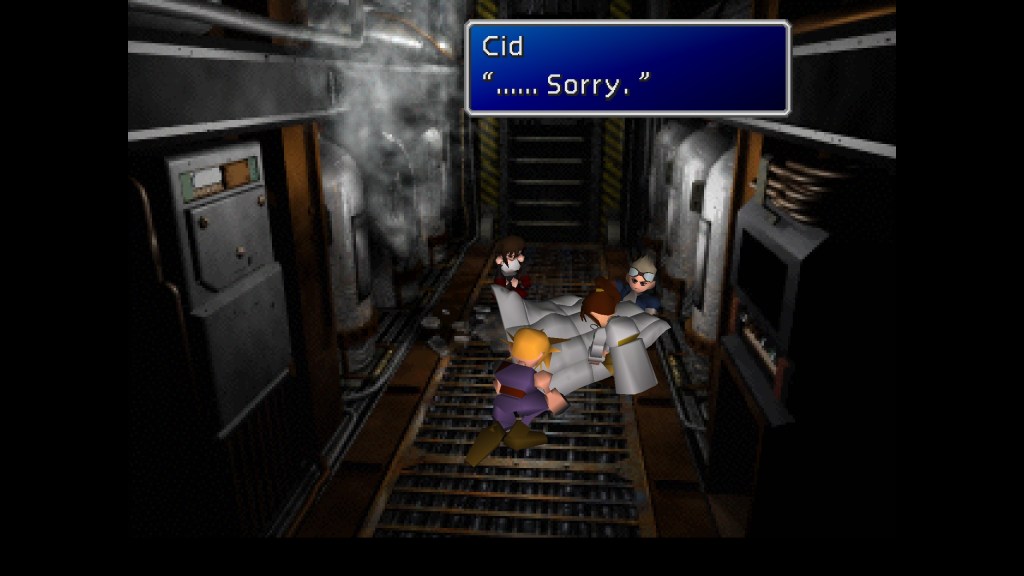Image resolution: width=1024 pixels, height=576 pixels.
Task: Advance Cid's "Sorry" dialogue box
Action: tap(627, 68)
